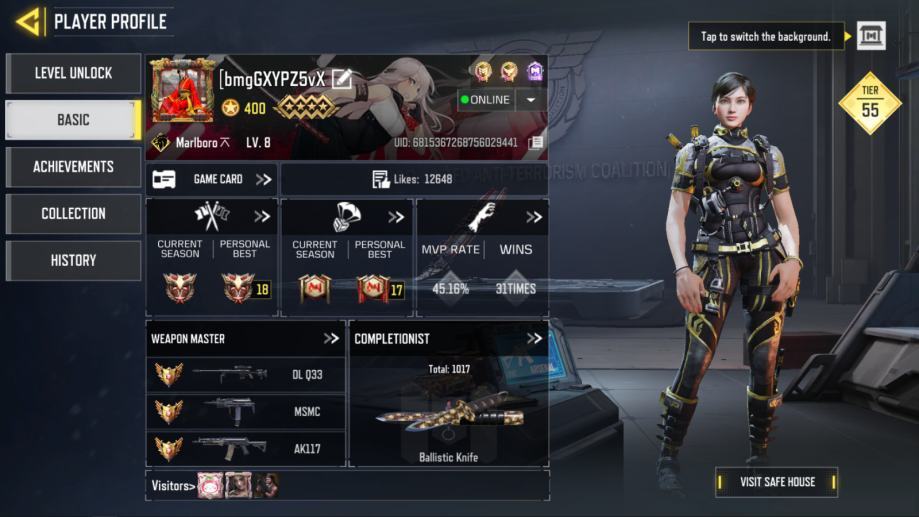This screenshot has height=517, width=919.
Task: Switch the profile background
Action: pyautogui.click(x=871, y=36)
